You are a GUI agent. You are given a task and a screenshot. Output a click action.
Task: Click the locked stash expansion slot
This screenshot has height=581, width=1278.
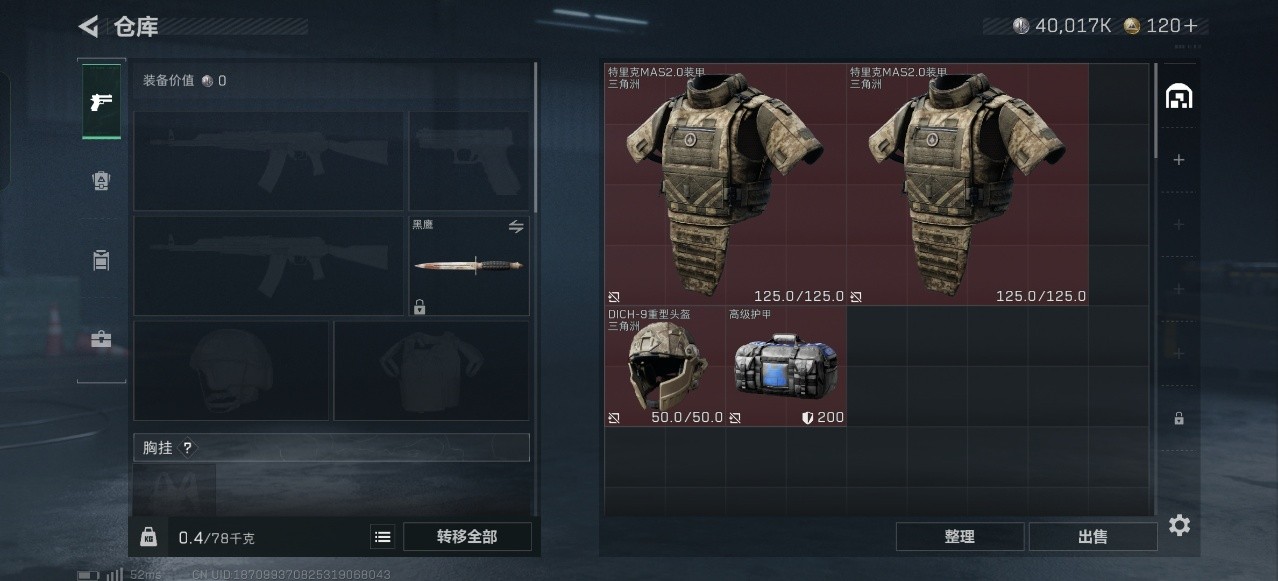pos(1179,418)
